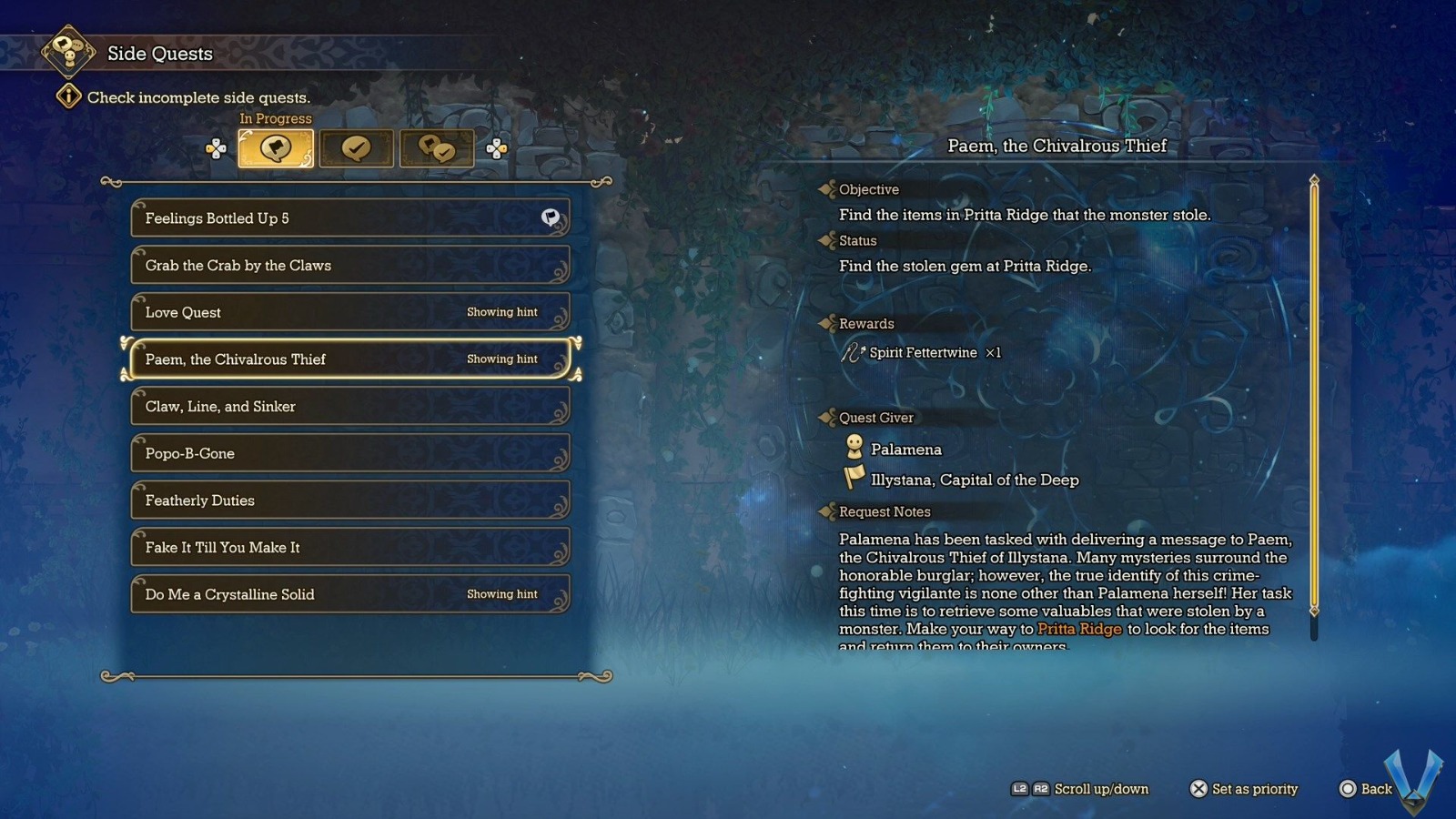Toggle the hint for Paem, the Chivalrous Thief

[501, 359]
